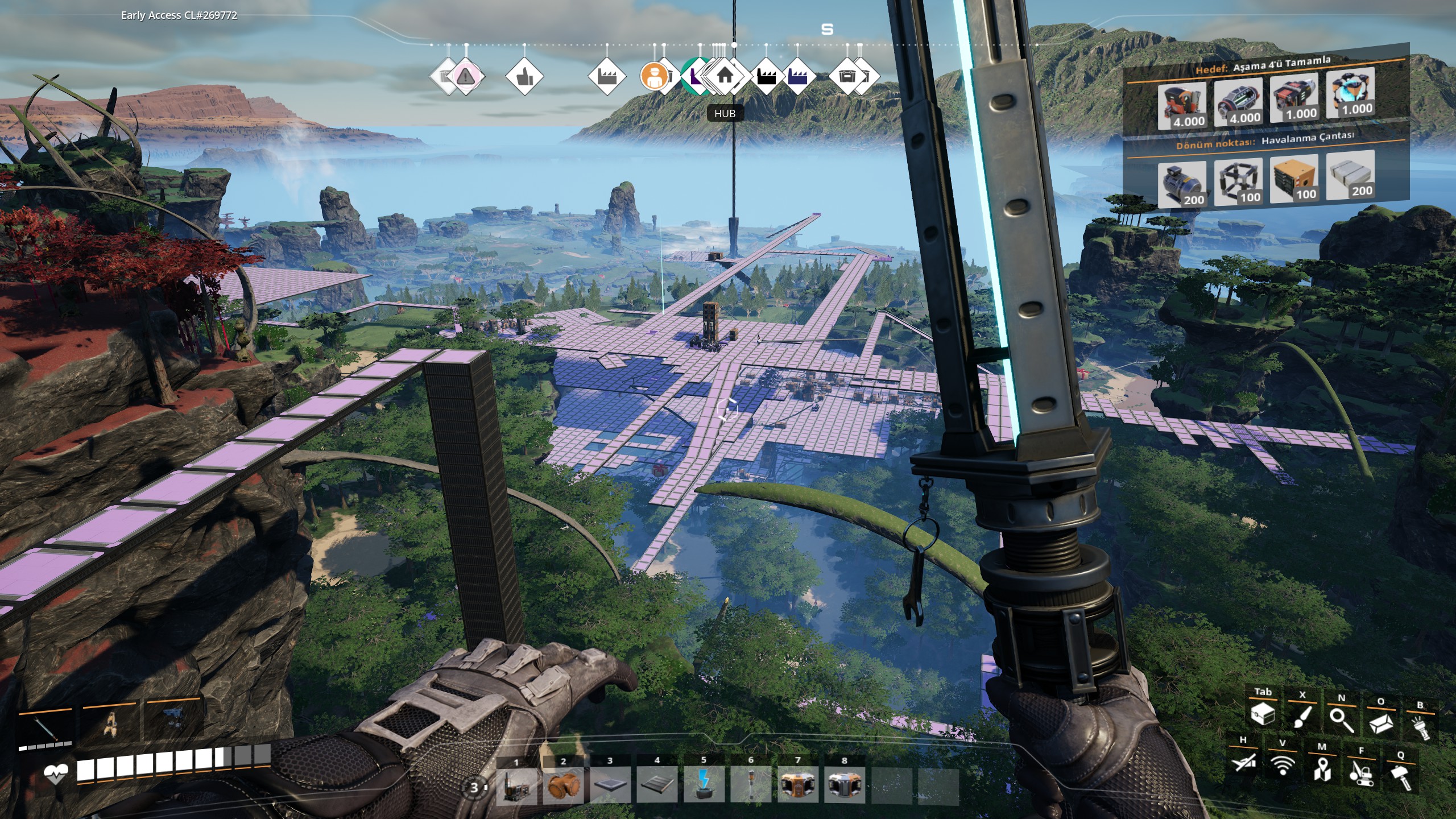Click the HUB home marker on compass
The width and height of the screenshot is (1456, 819).
click(725, 76)
